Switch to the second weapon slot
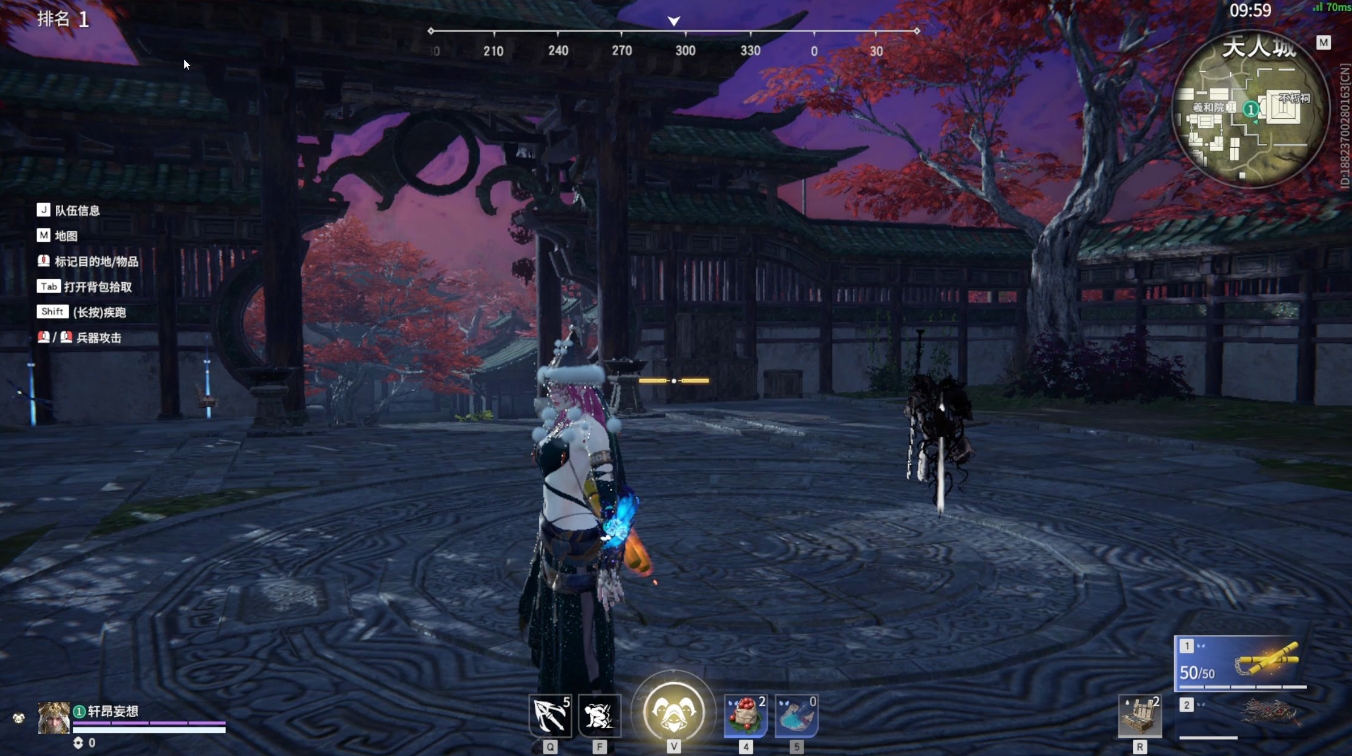Screen dimensions: 1352x756 click(x=1241, y=714)
